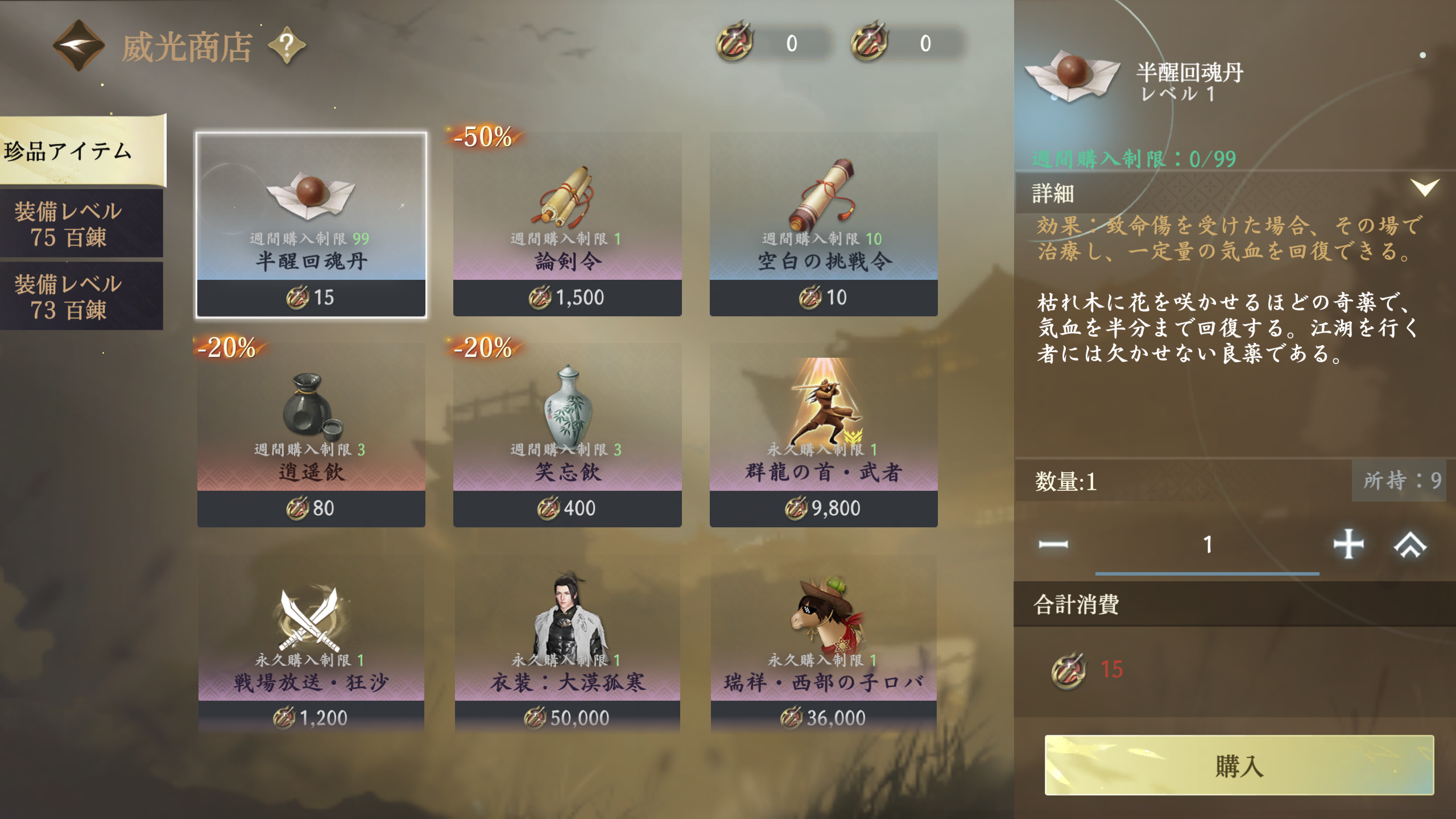Click the quantity number field

click(x=1207, y=545)
